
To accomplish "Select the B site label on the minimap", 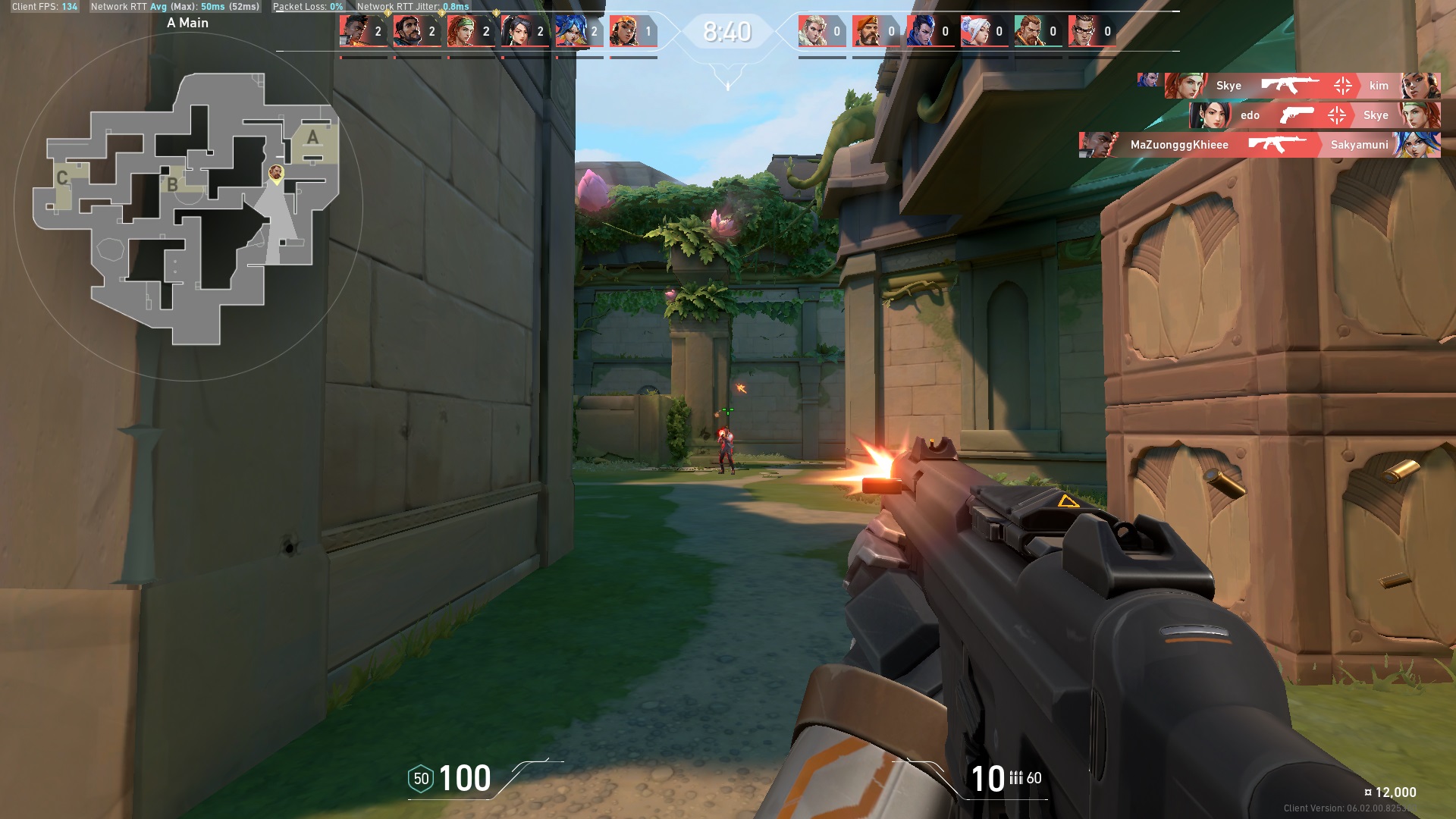I will point(173,184).
